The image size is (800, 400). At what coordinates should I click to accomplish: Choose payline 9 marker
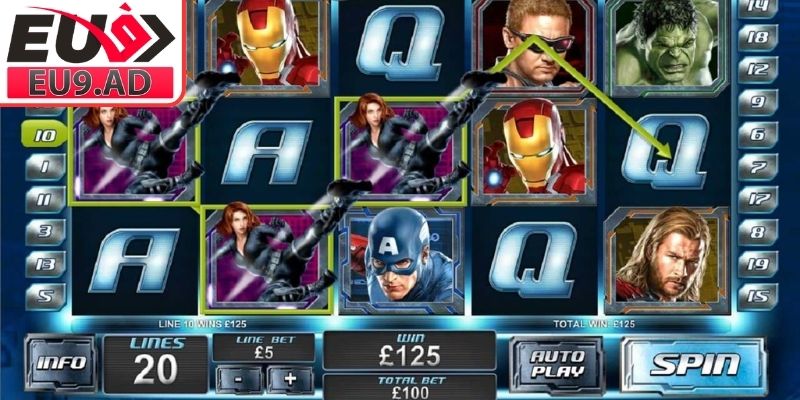(757, 102)
